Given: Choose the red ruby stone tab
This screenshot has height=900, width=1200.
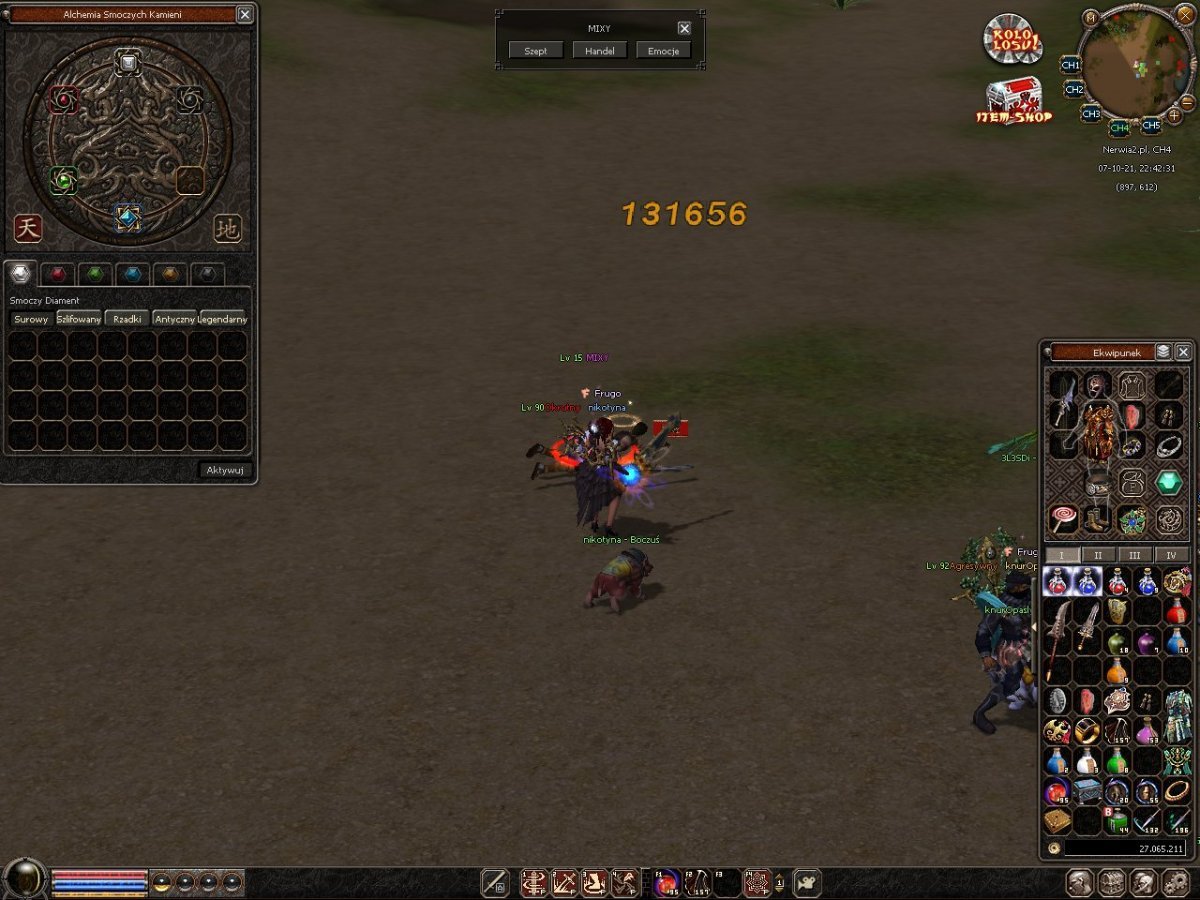Looking at the screenshot, I should (59, 274).
